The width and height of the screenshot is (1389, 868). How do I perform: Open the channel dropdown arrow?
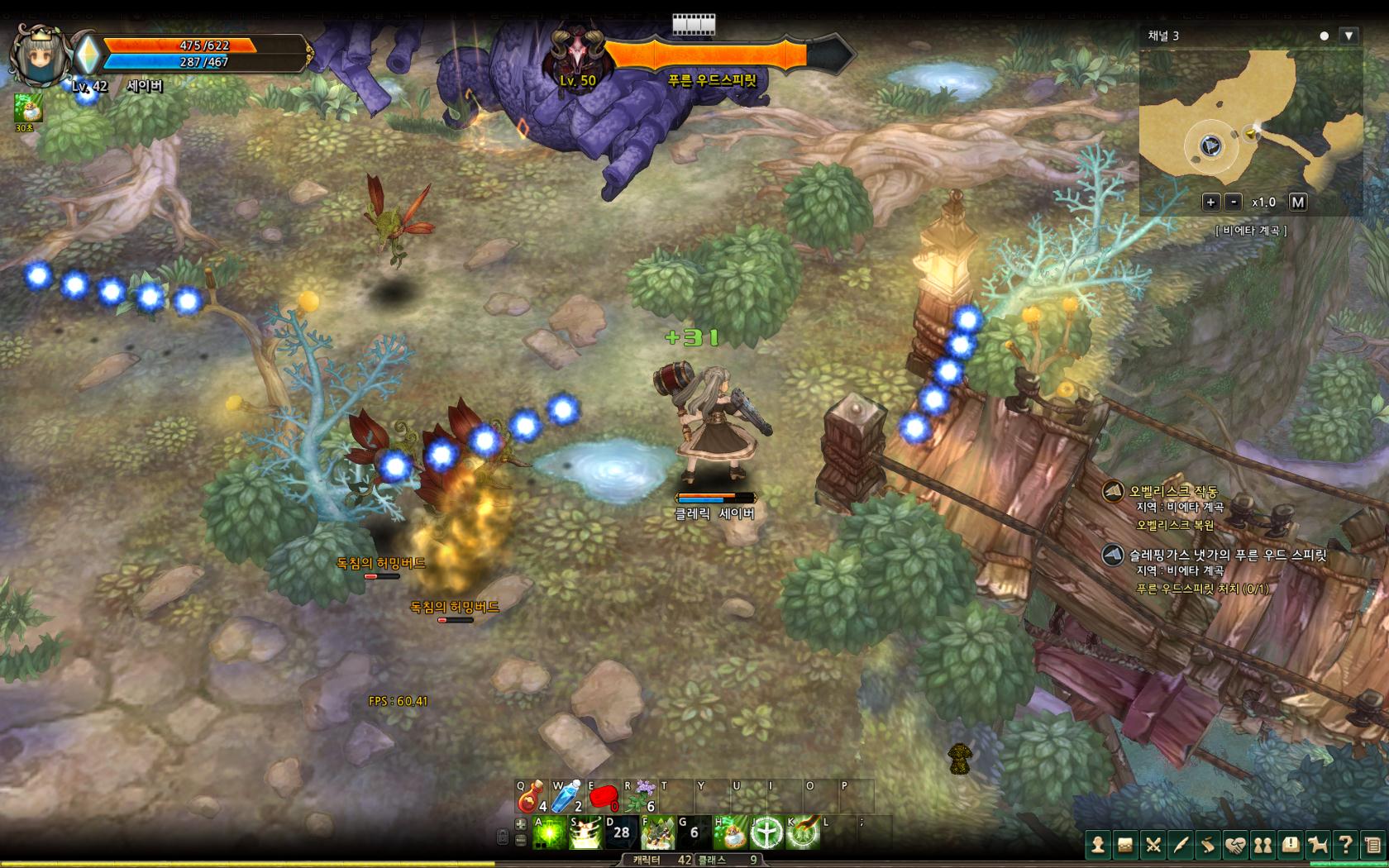(x=1348, y=36)
